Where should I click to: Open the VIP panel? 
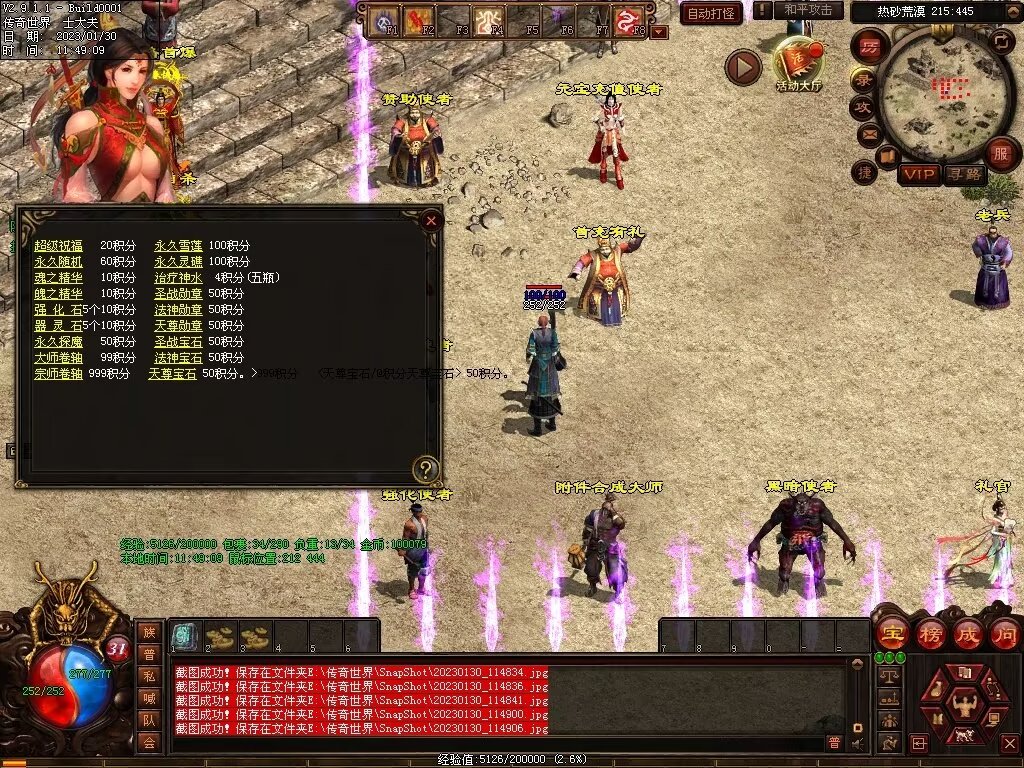click(918, 175)
